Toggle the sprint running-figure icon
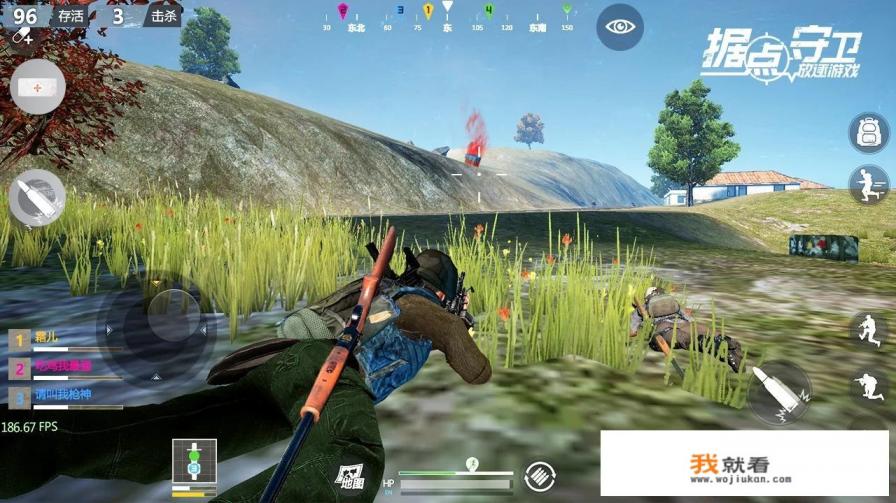This screenshot has width=896, height=503. coord(868,184)
